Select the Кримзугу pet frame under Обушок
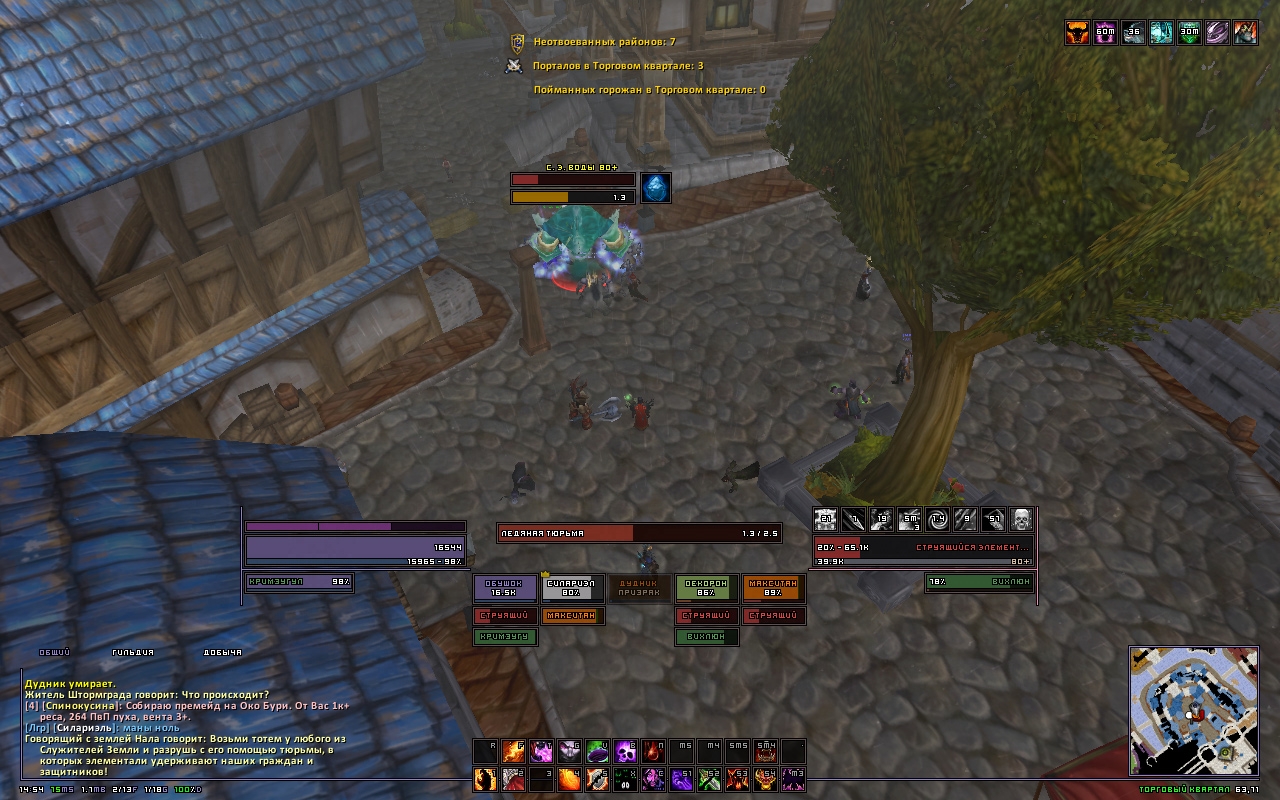The width and height of the screenshot is (1280, 800). pos(505,637)
